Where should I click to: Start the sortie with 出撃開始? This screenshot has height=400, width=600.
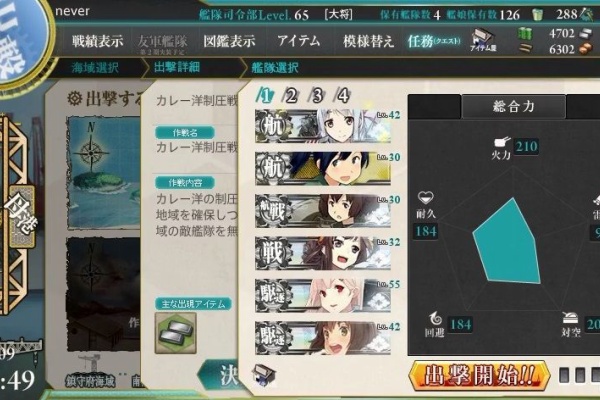tap(478, 377)
